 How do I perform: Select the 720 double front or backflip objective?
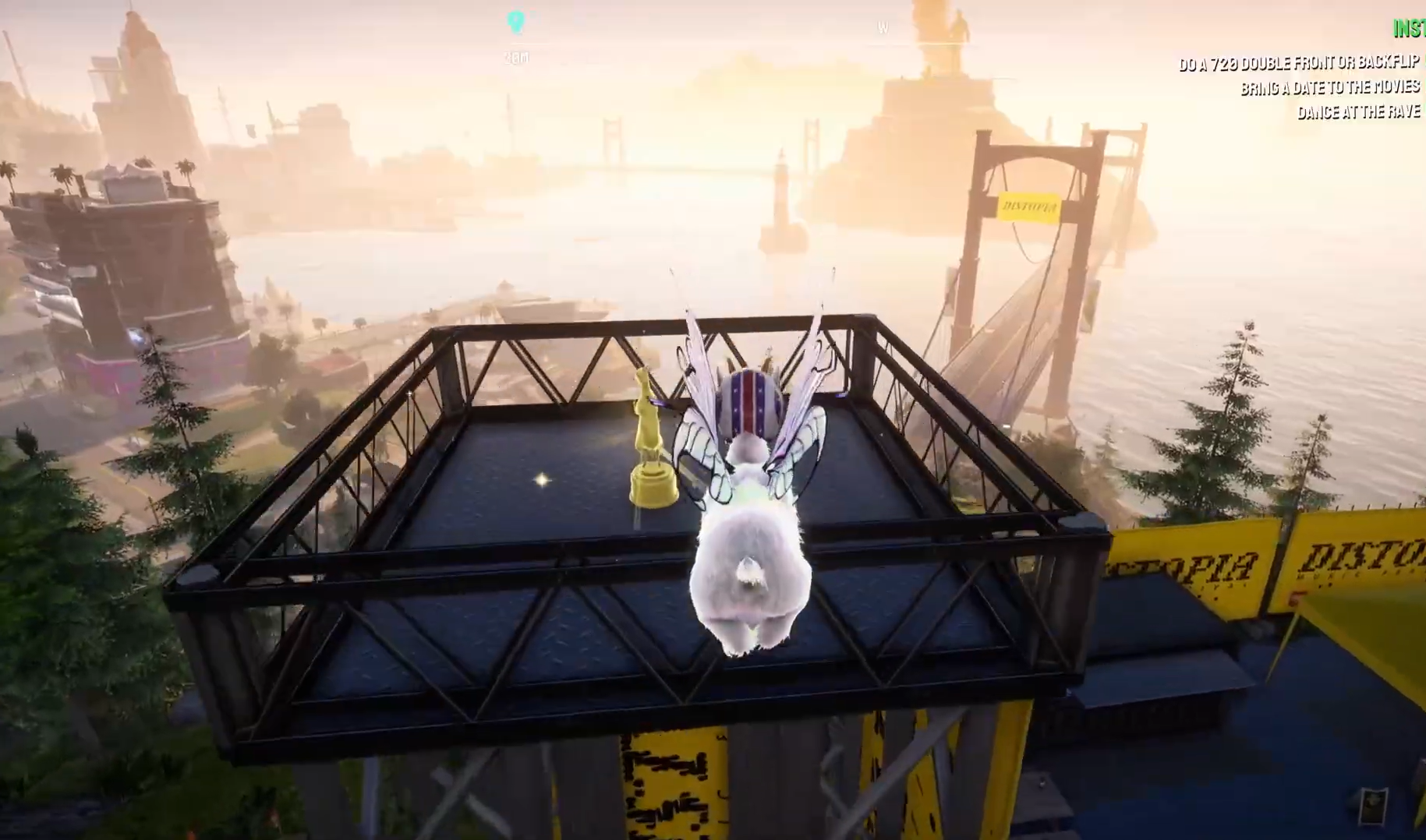(x=1298, y=63)
